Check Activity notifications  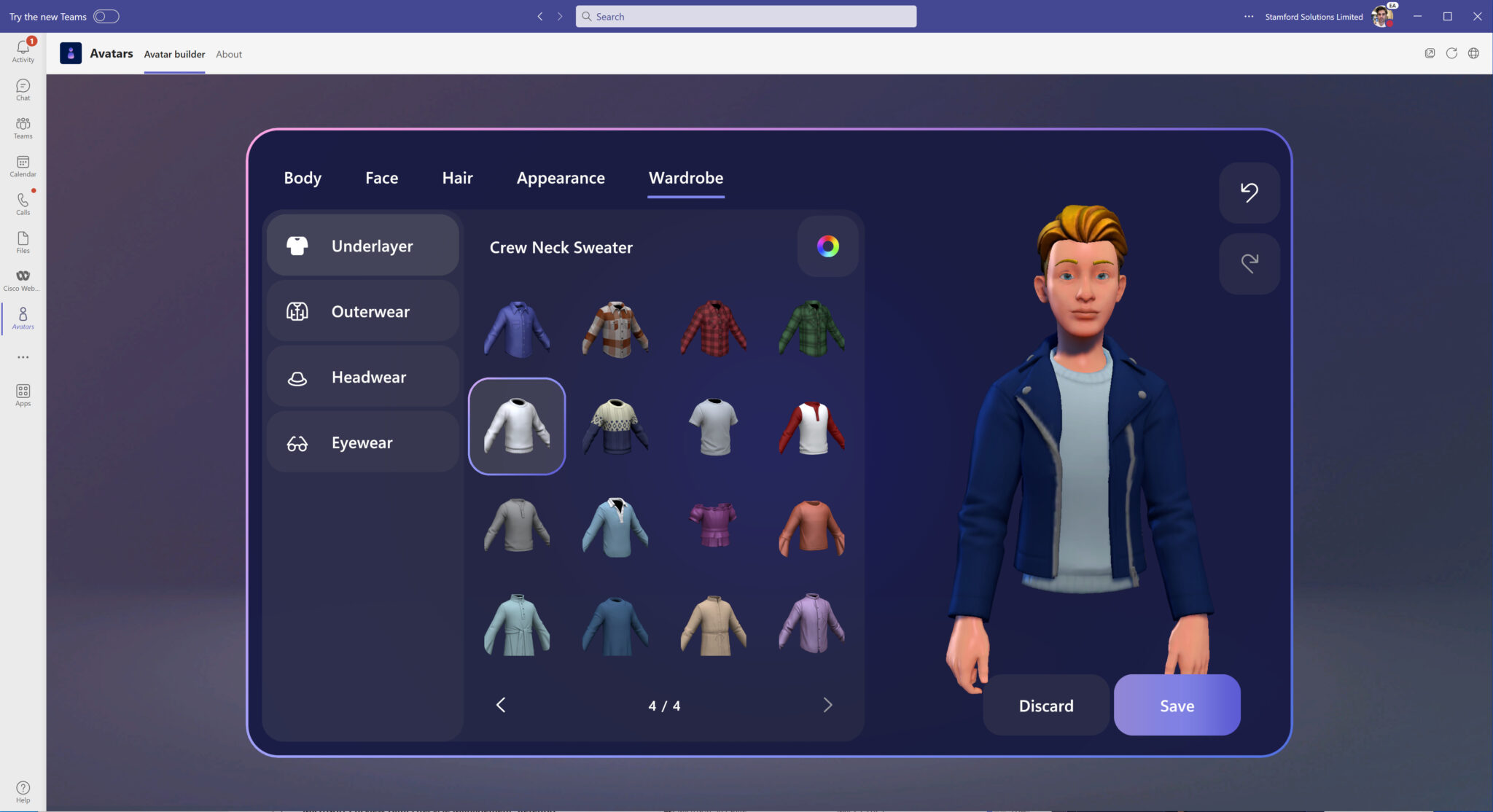pos(23,51)
